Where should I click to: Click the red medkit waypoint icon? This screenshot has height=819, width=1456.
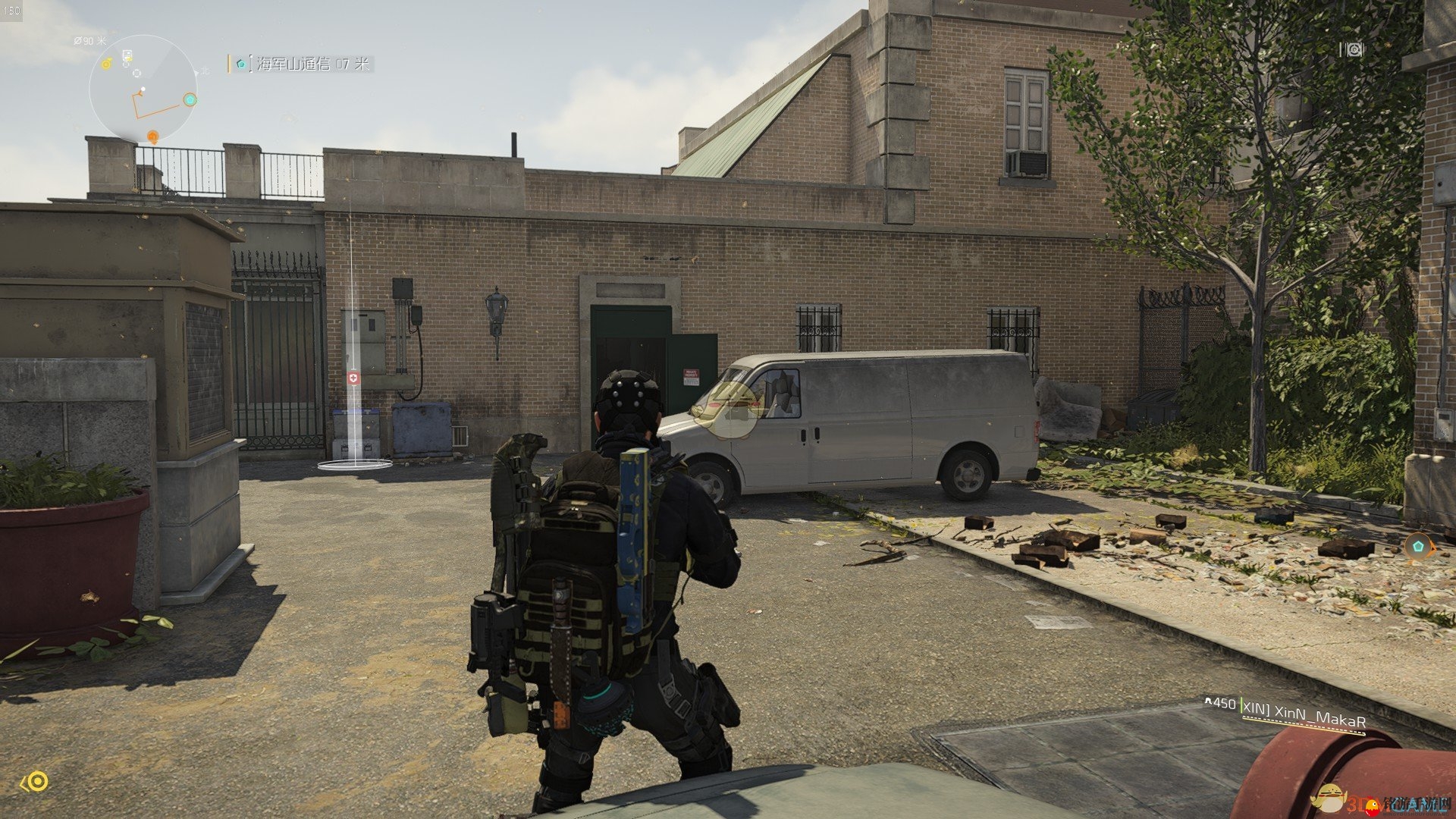pyautogui.click(x=353, y=378)
